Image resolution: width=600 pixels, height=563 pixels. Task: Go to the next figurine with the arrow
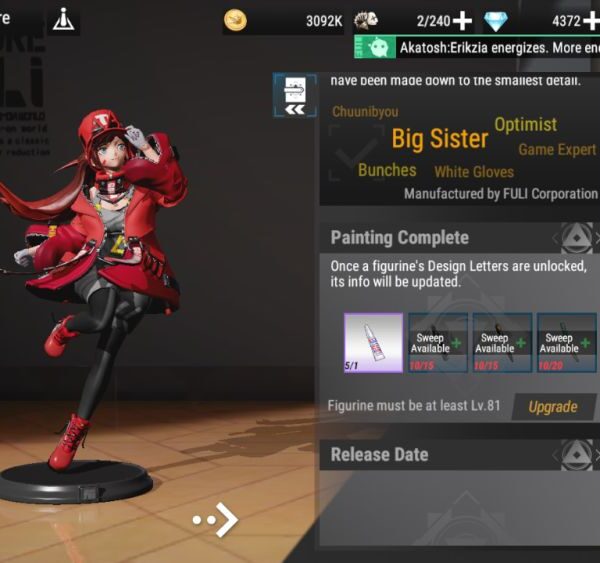coord(217,519)
